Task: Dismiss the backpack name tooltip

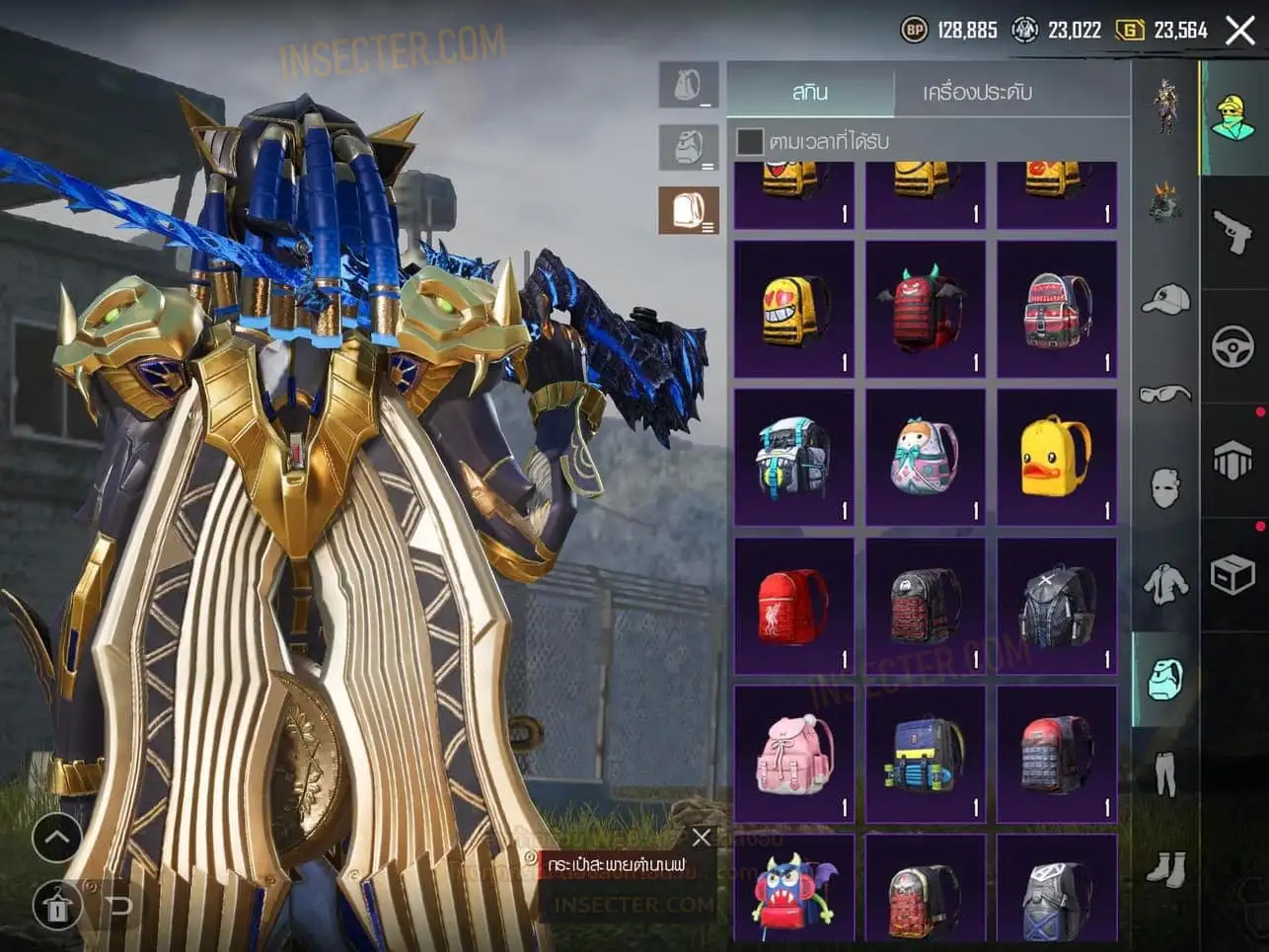Action: click(702, 838)
